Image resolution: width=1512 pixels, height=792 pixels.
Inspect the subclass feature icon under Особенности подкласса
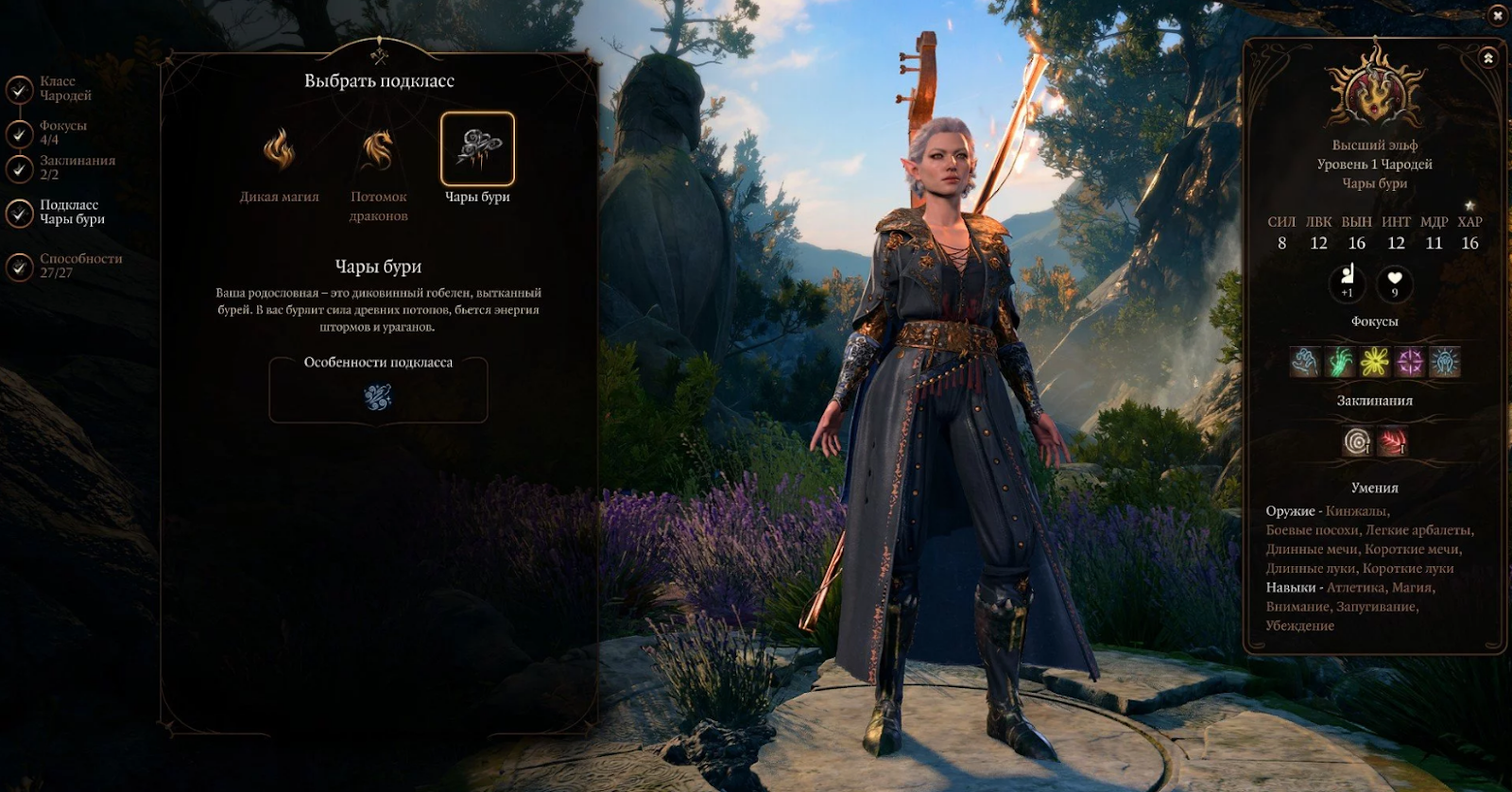(x=378, y=397)
